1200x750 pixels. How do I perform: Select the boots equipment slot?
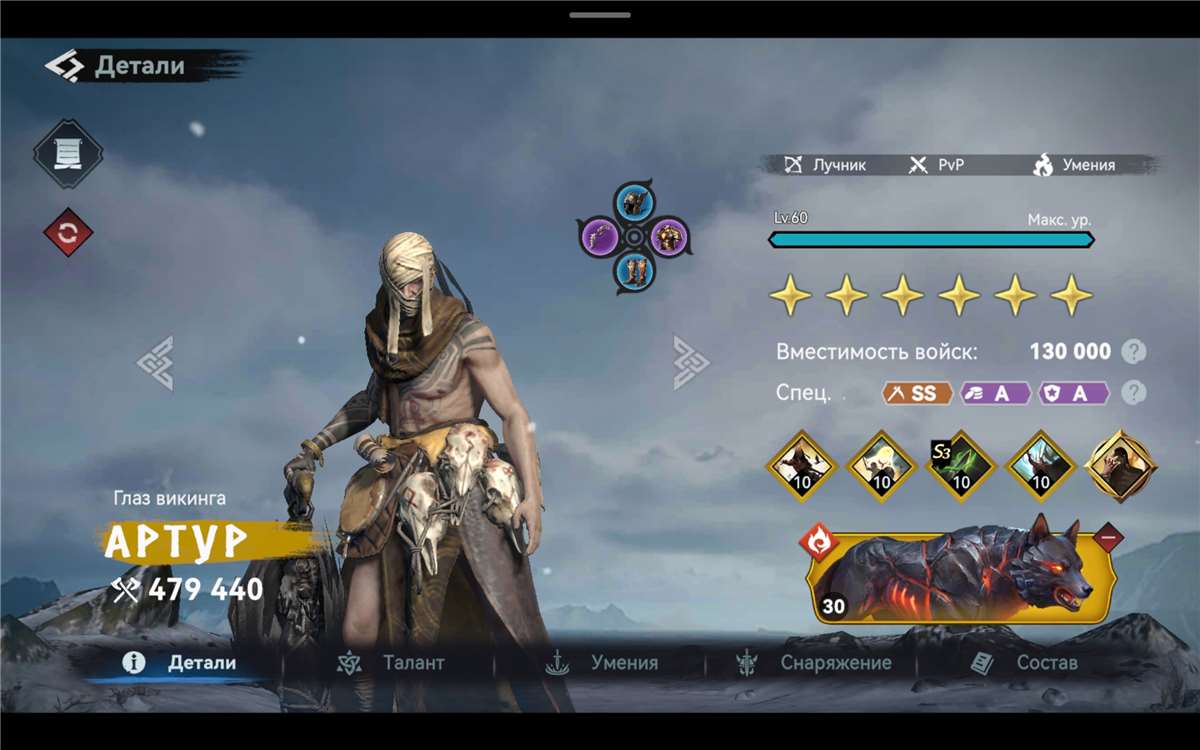pos(633,270)
